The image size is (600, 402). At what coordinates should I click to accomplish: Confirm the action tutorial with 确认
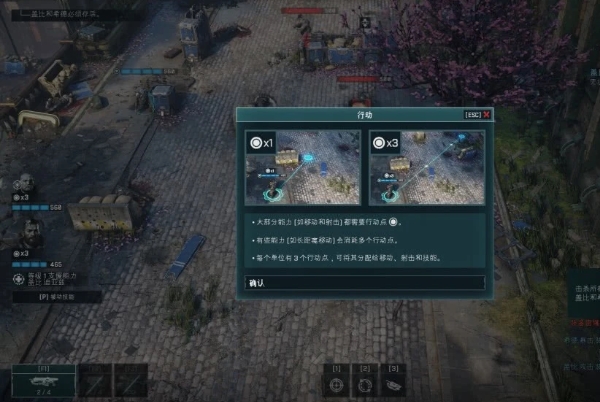coord(366,283)
